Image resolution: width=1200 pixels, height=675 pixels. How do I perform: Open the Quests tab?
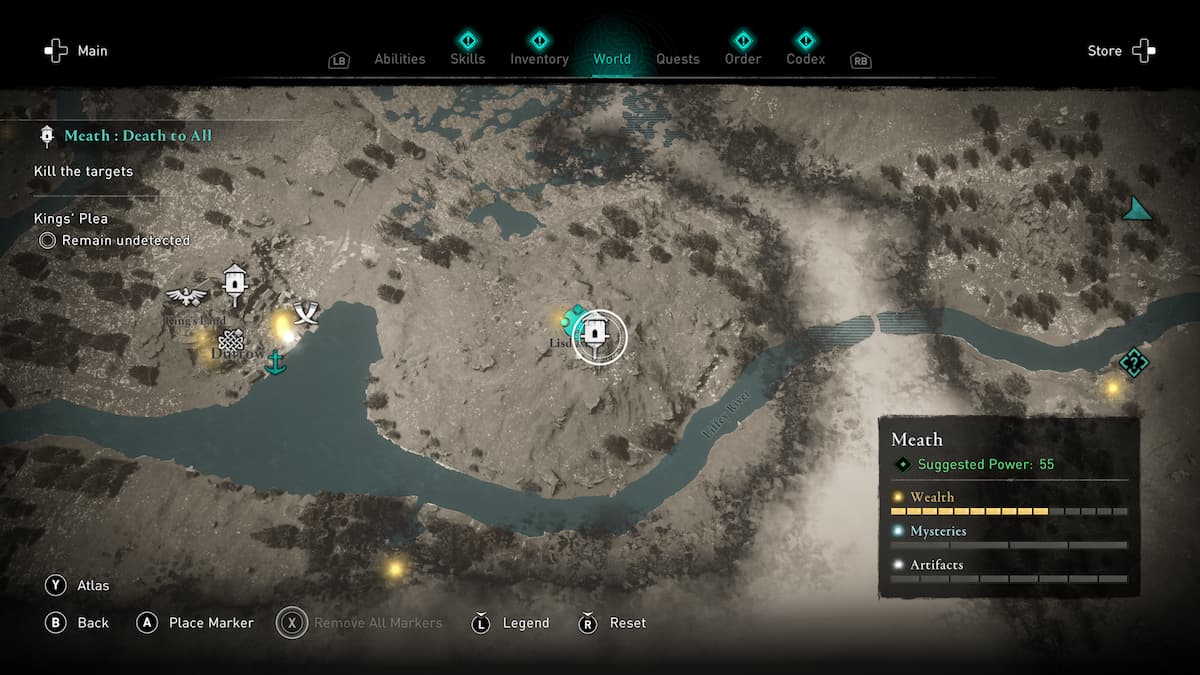point(677,59)
